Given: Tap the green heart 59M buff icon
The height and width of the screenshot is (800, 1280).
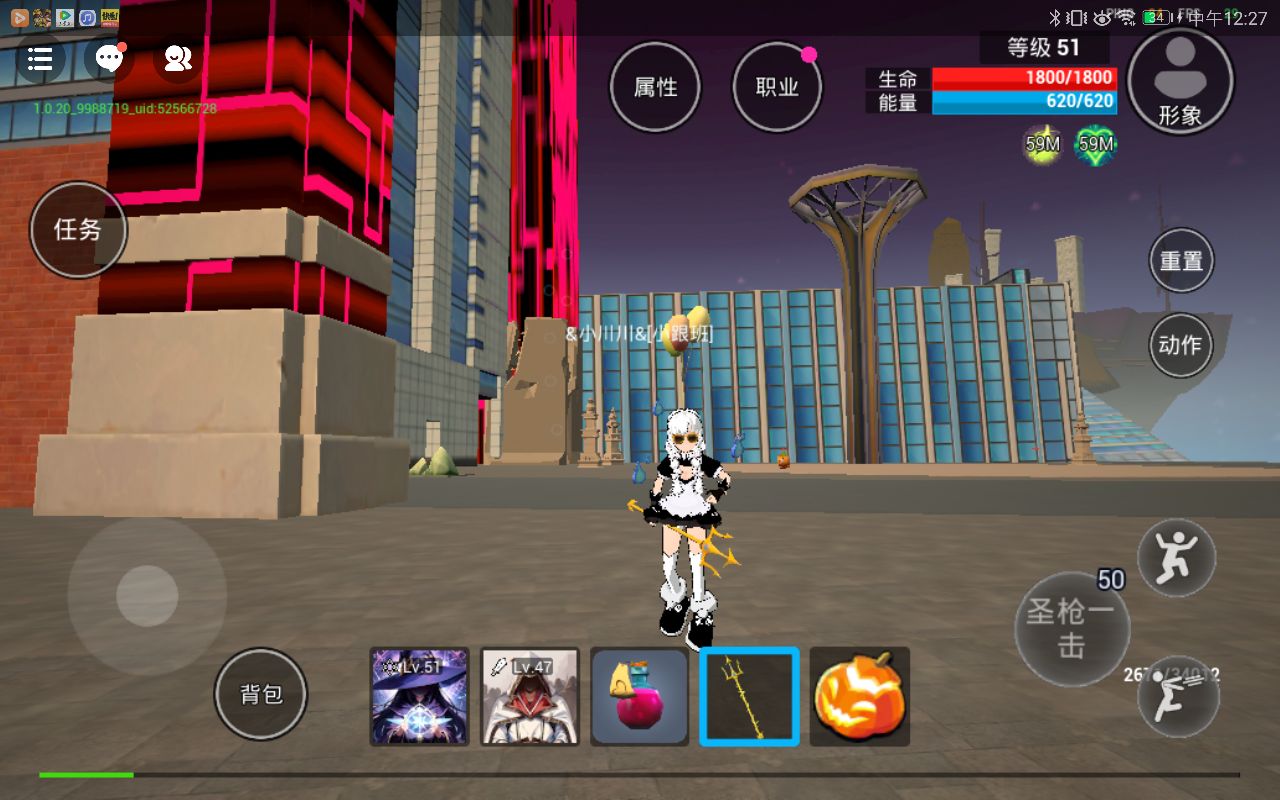Looking at the screenshot, I should click(x=1096, y=145).
